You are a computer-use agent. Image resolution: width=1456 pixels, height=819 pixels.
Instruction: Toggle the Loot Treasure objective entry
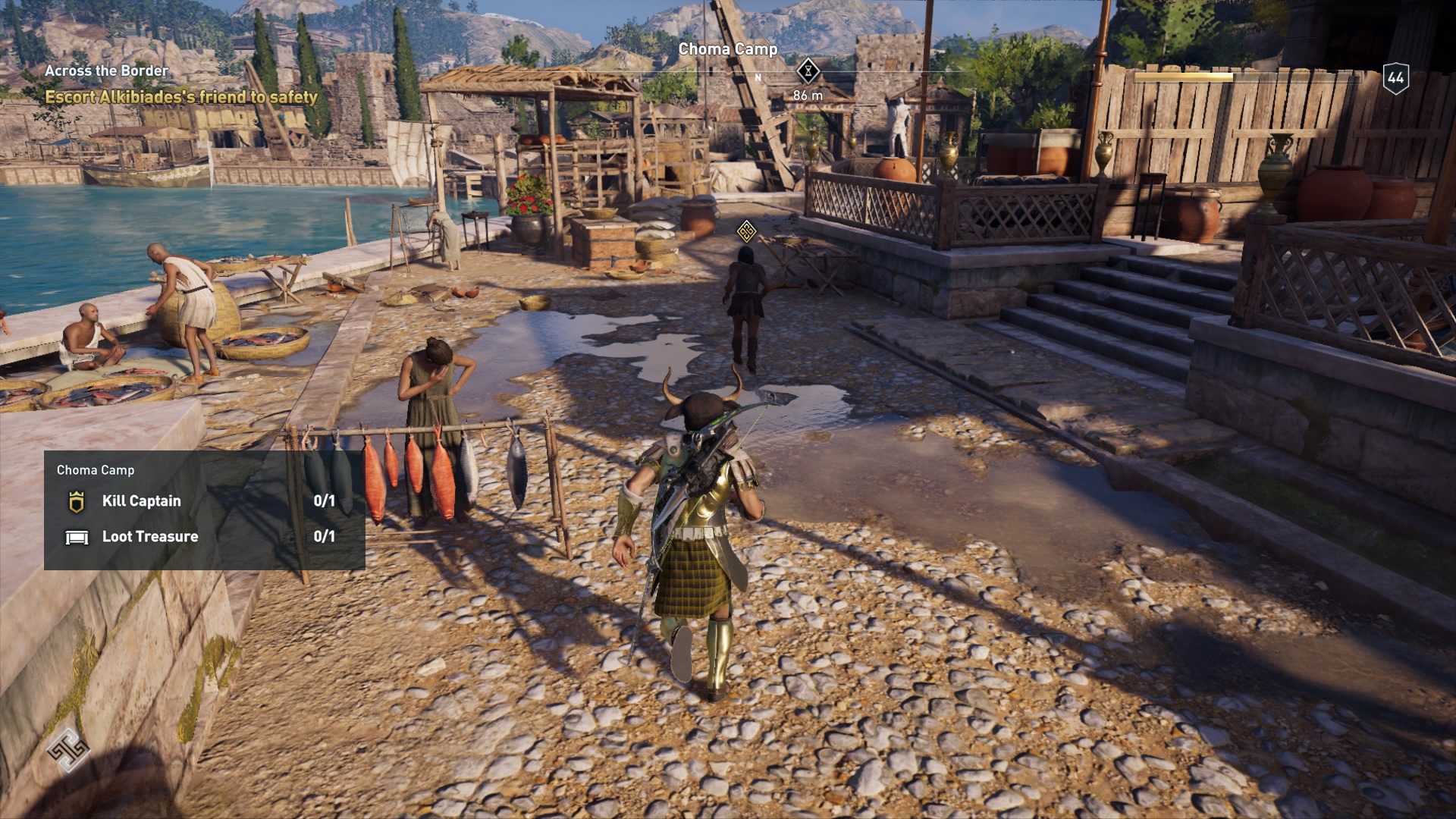tap(149, 536)
